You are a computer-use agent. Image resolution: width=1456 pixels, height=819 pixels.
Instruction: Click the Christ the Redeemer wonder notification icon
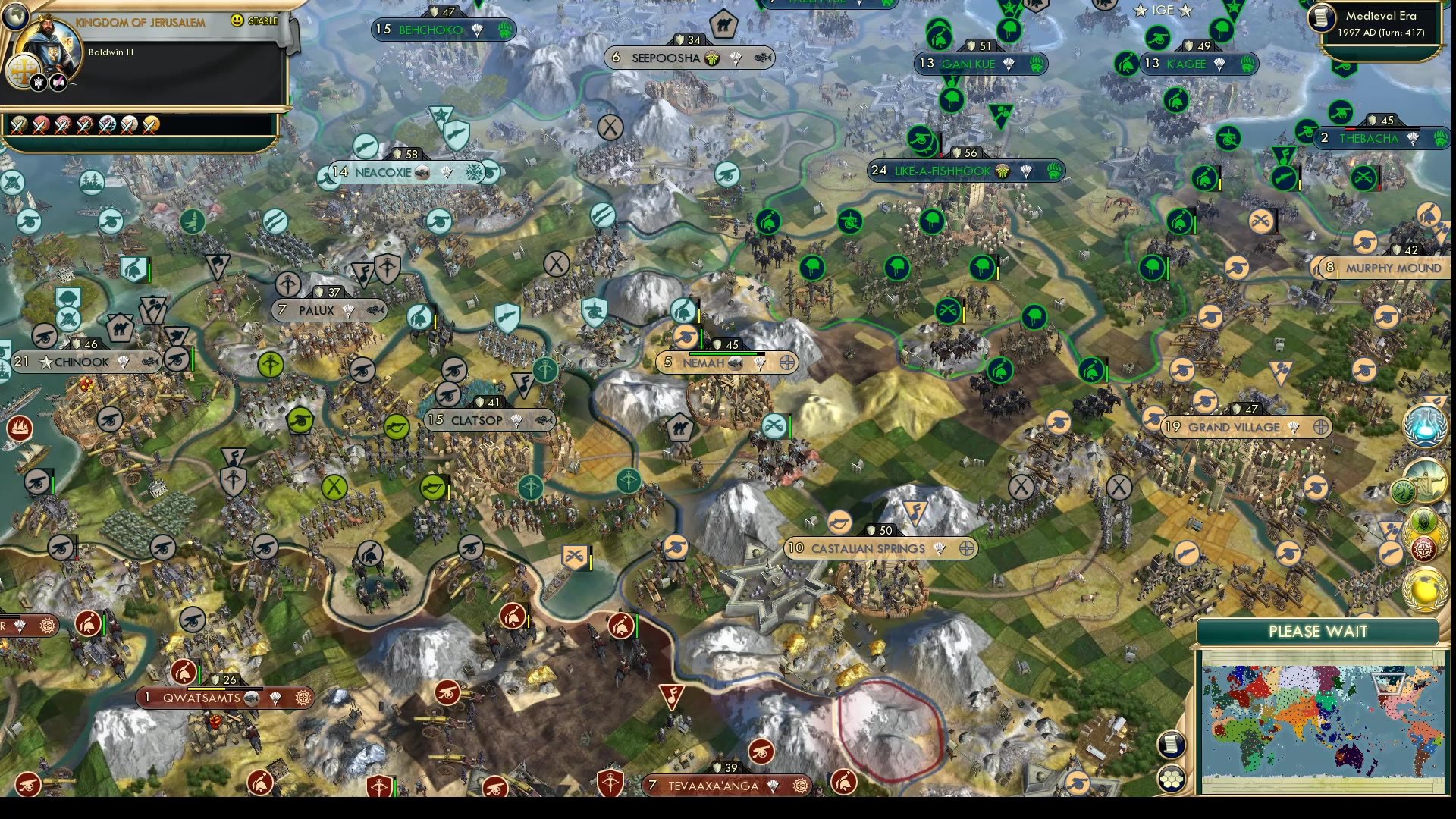click(x=1426, y=480)
